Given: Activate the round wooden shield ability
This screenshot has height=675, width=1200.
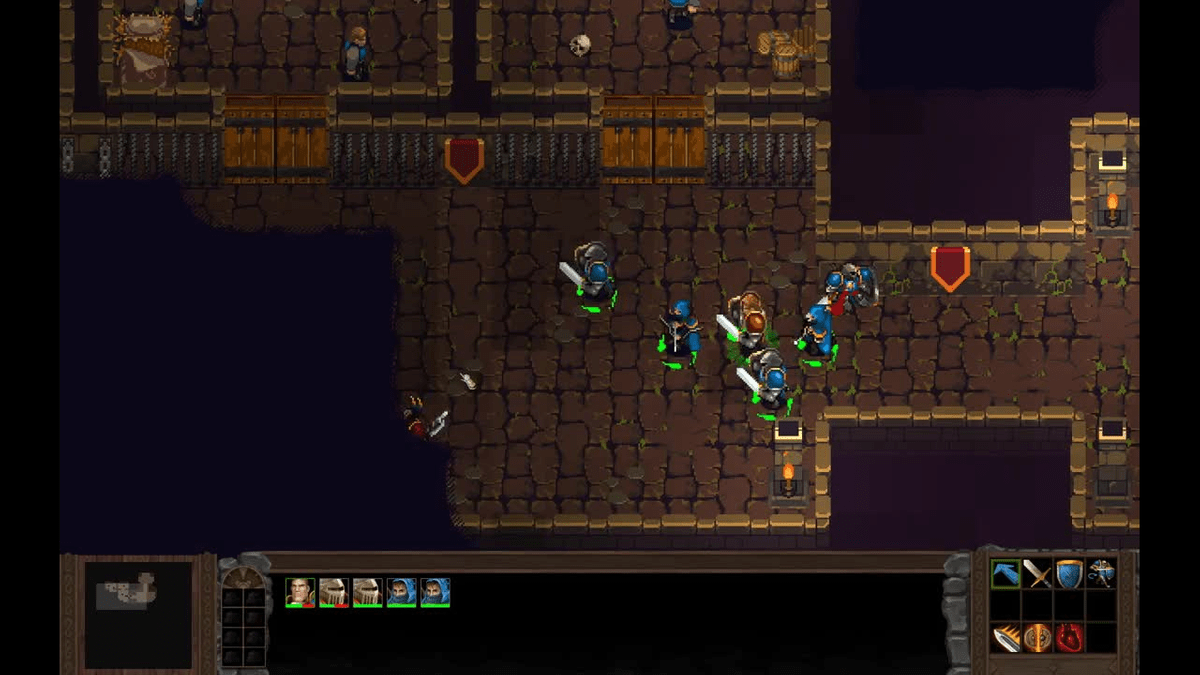Looking at the screenshot, I should click(1037, 637).
